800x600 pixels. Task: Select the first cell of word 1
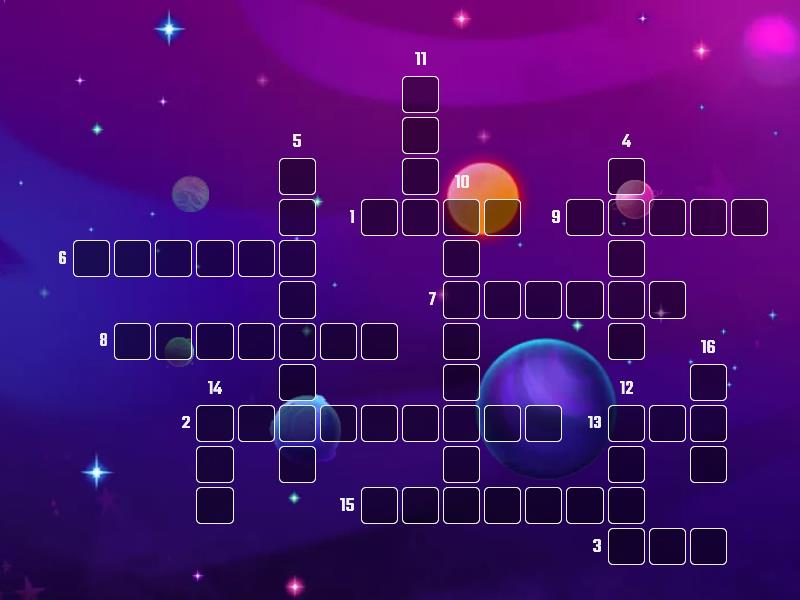pos(379,217)
